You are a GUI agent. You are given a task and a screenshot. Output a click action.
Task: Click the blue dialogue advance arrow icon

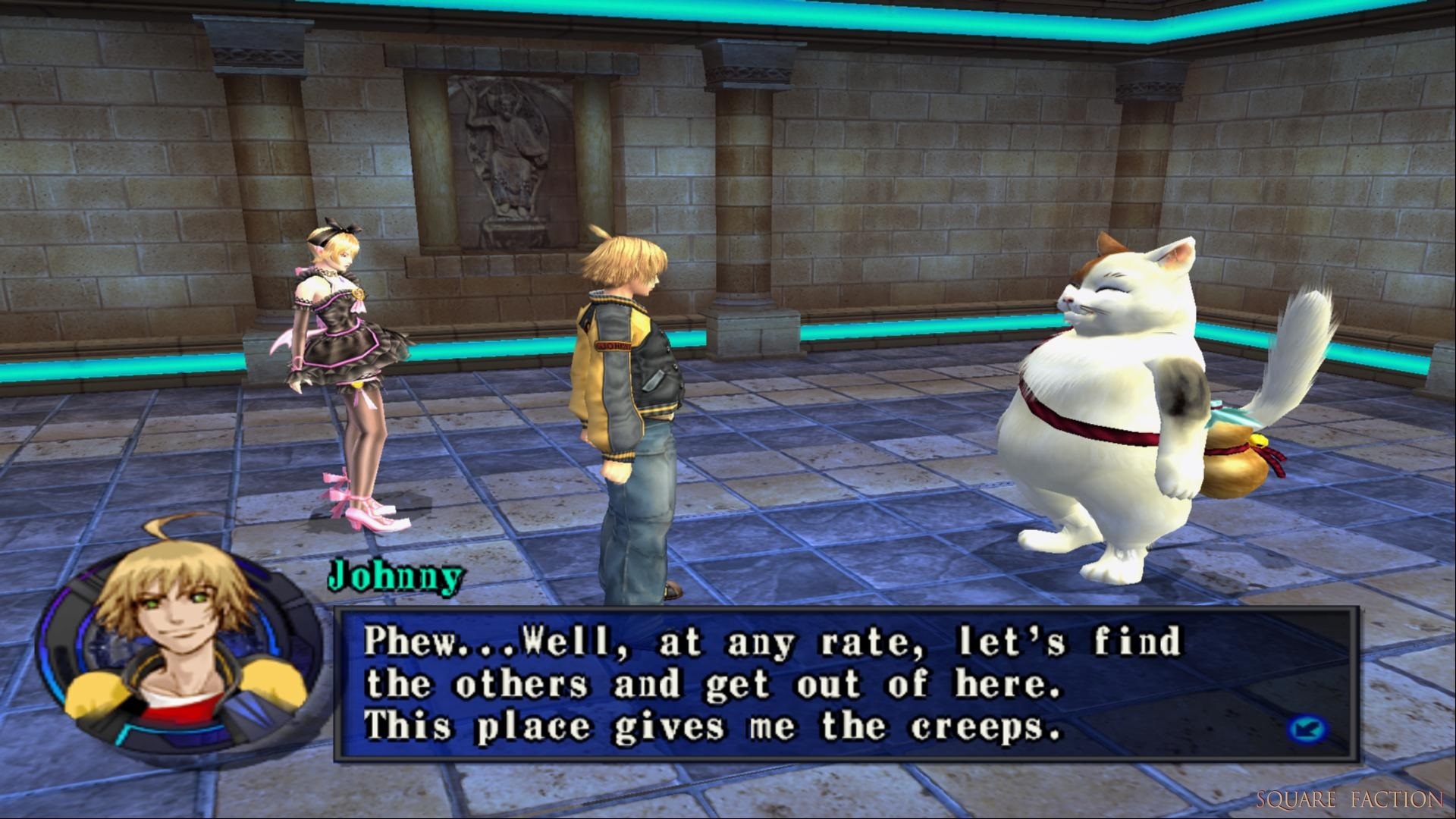click(x=1307, y=730)
